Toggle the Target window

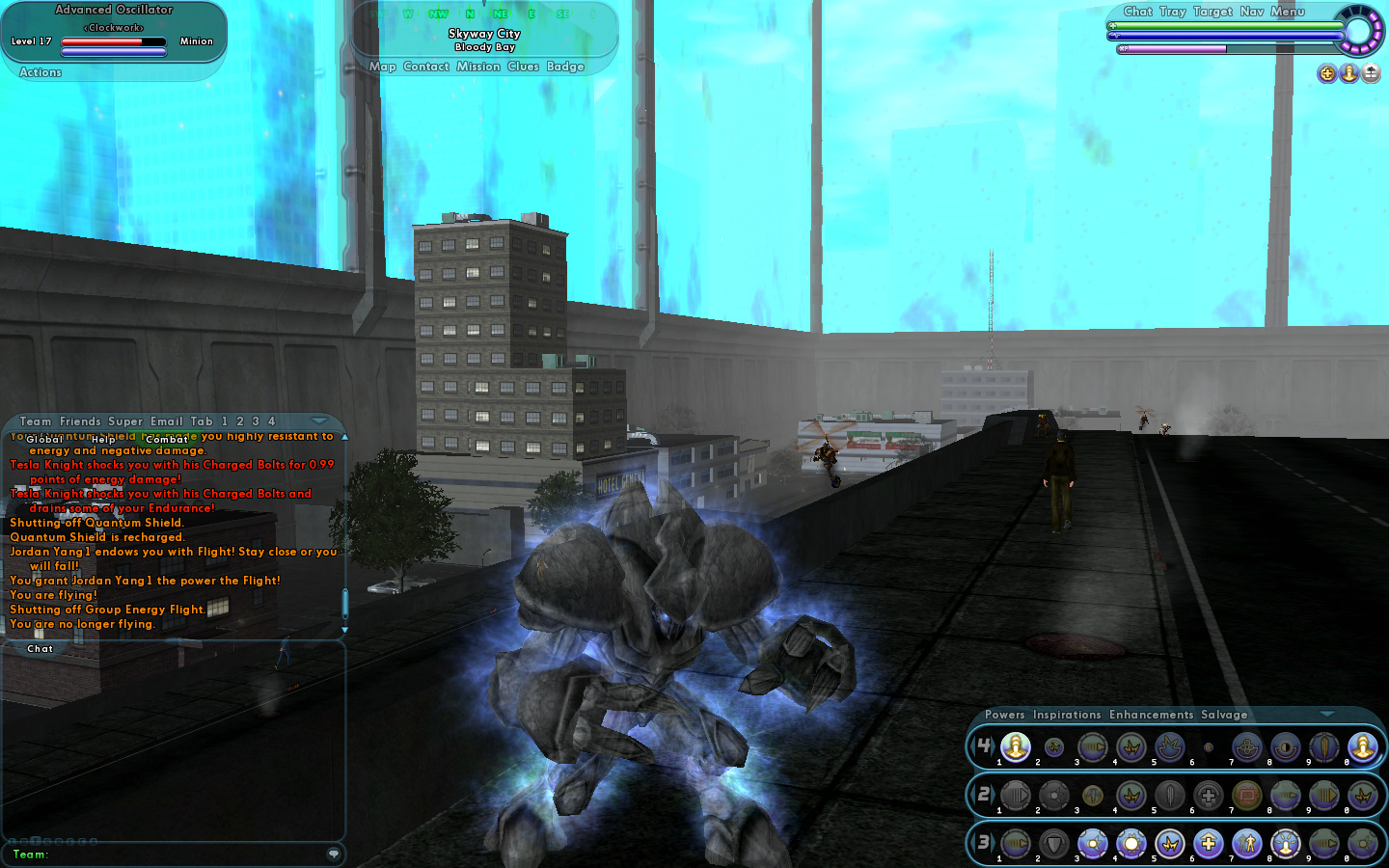[1212, 12]
